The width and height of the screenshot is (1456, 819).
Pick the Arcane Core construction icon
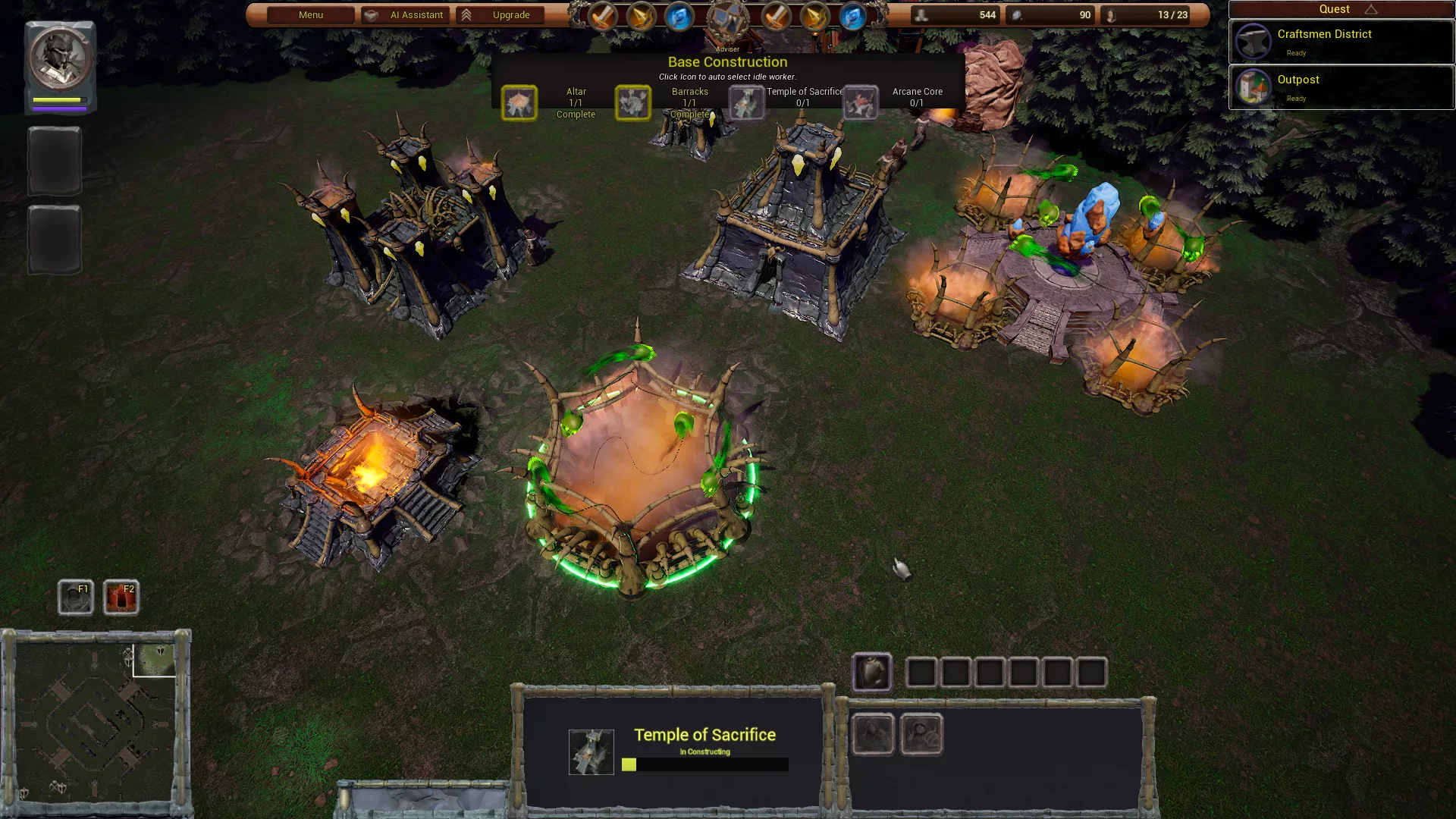tap(860, 103)
